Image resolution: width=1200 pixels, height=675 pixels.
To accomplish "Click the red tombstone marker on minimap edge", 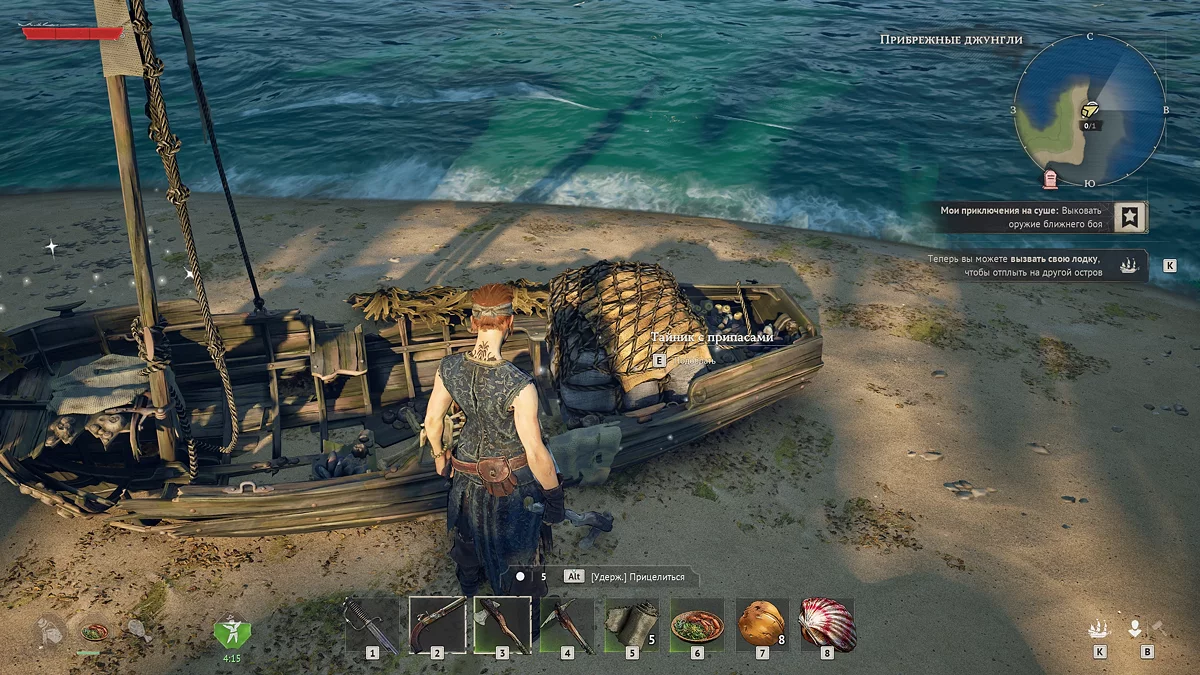I will tap(1050, 180).
